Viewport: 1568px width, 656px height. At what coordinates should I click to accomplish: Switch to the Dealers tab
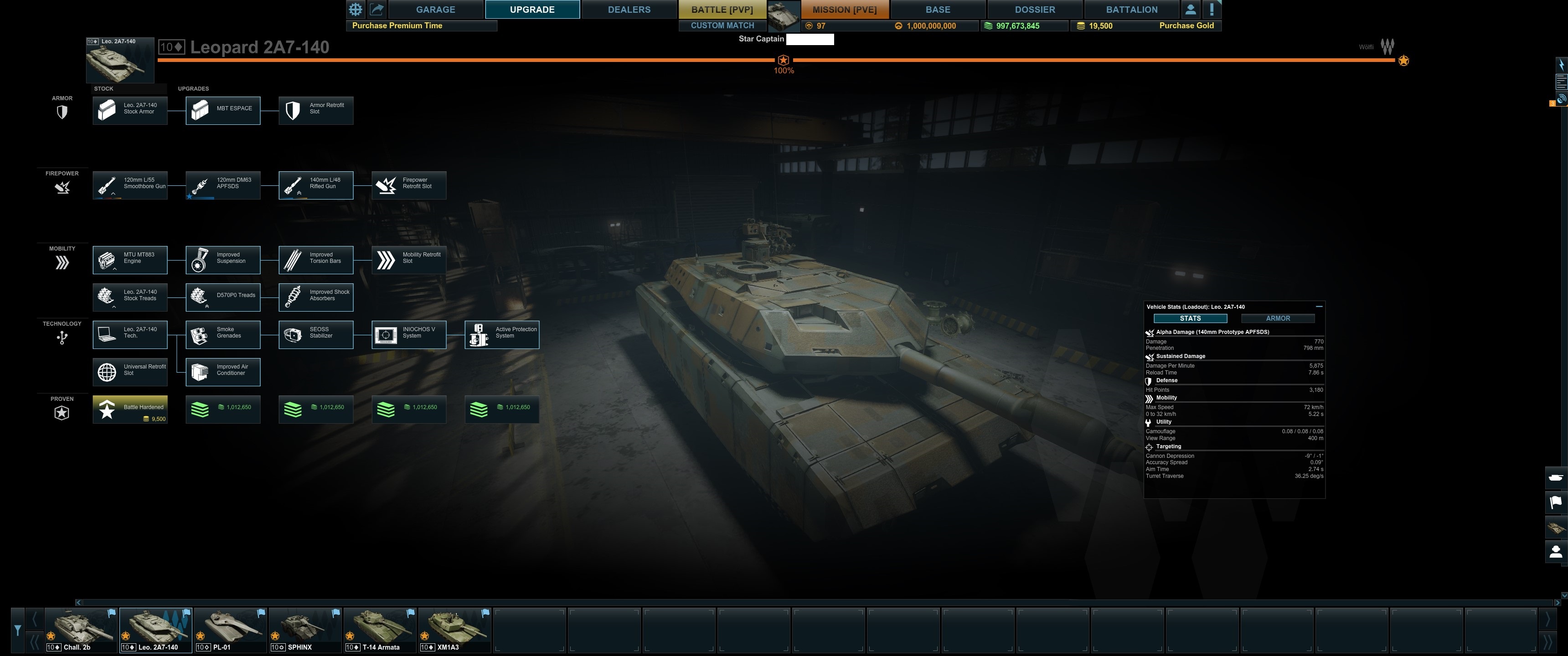pos(629,10)
